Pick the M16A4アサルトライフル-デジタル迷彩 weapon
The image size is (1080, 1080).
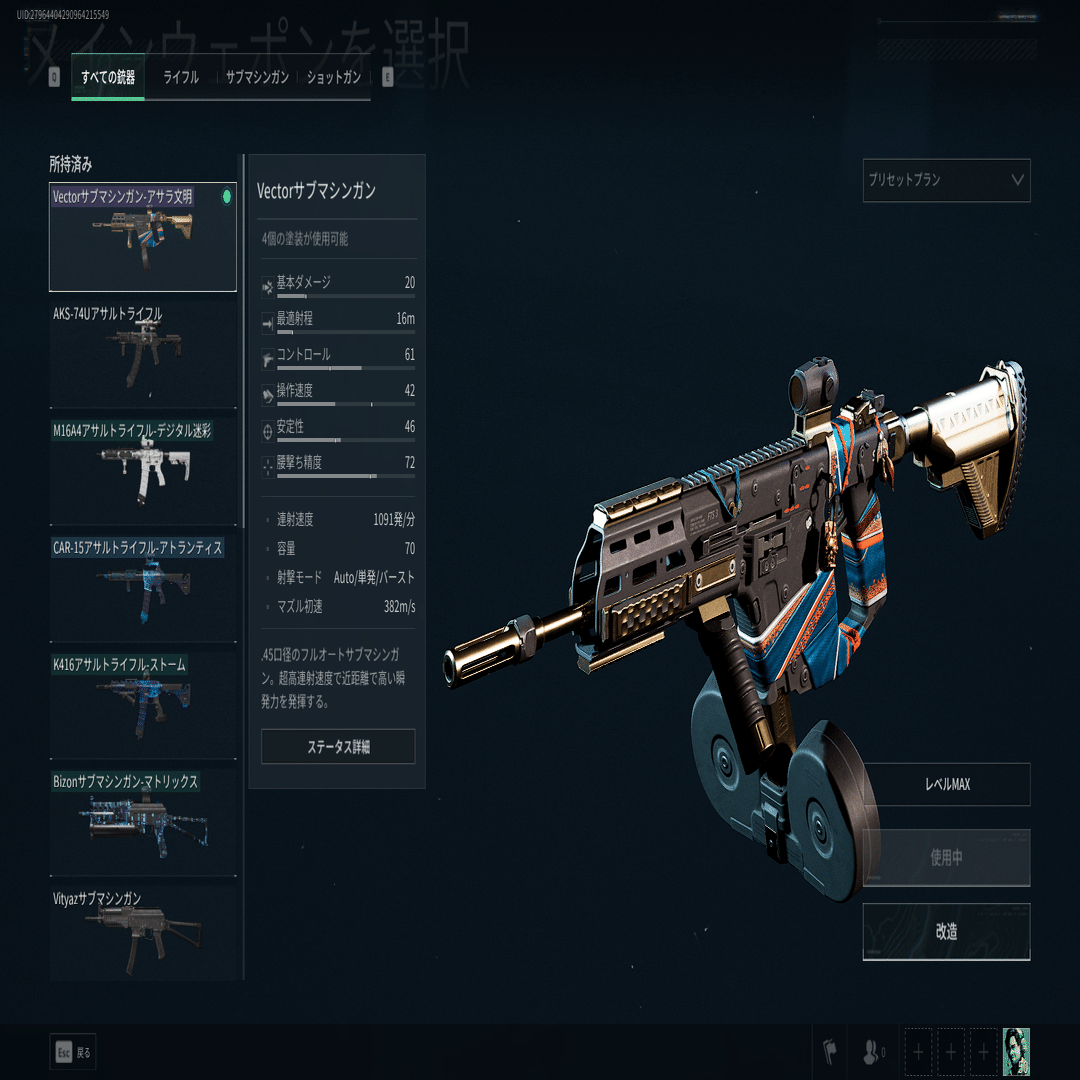[x=143, y=471]
